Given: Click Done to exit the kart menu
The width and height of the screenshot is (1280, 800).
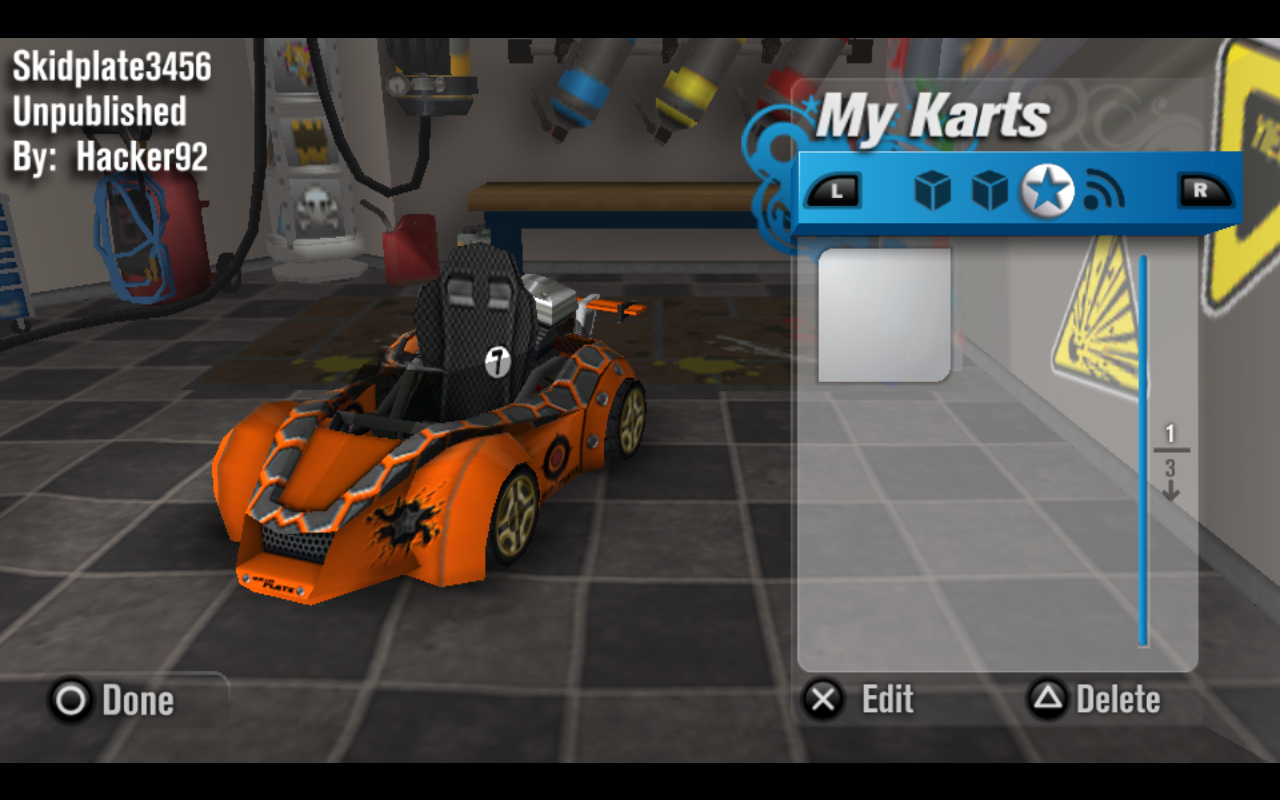Looking at the screenshot, I should [133, 701].
